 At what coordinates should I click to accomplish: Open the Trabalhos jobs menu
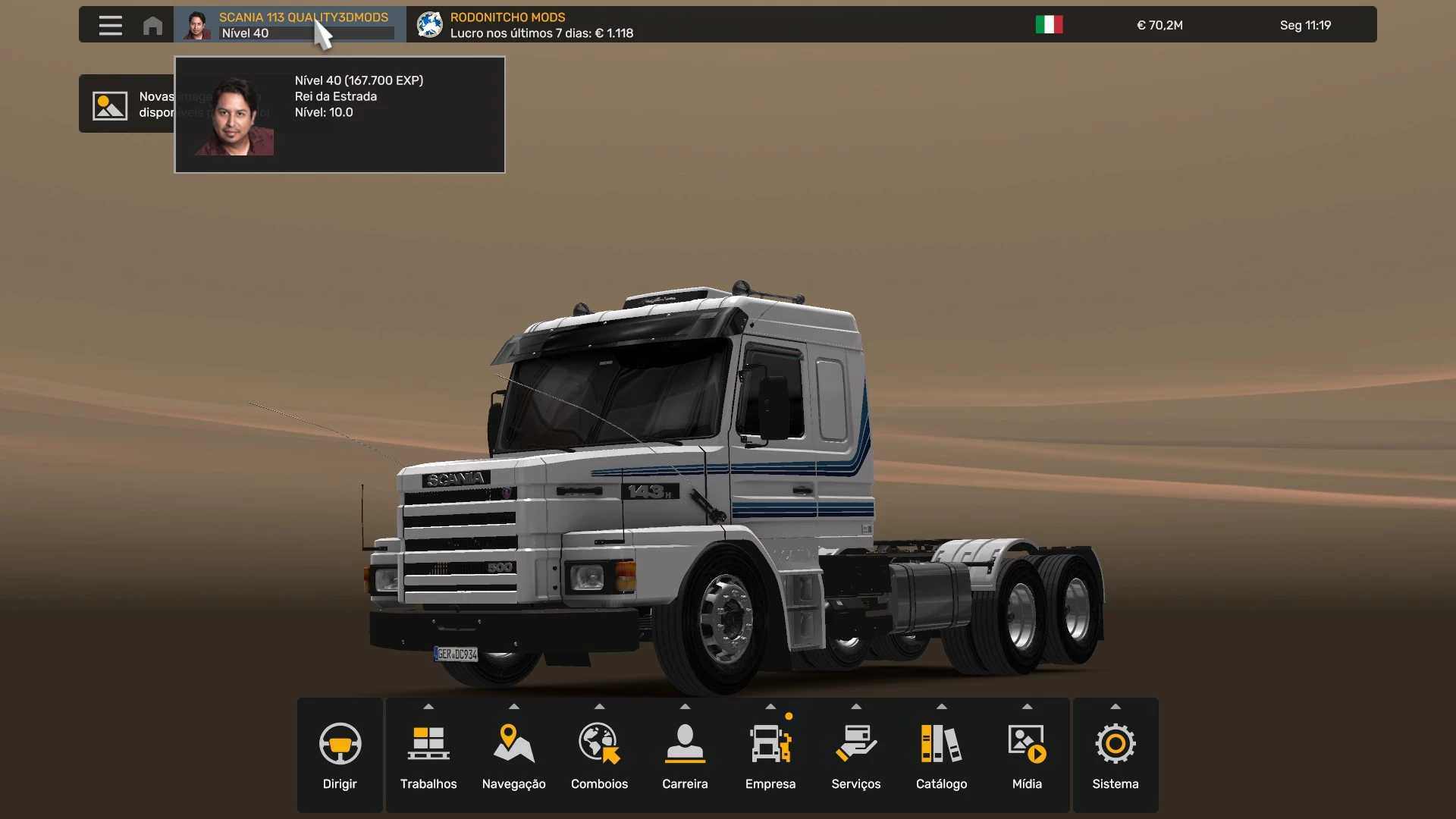click(428, 755)
